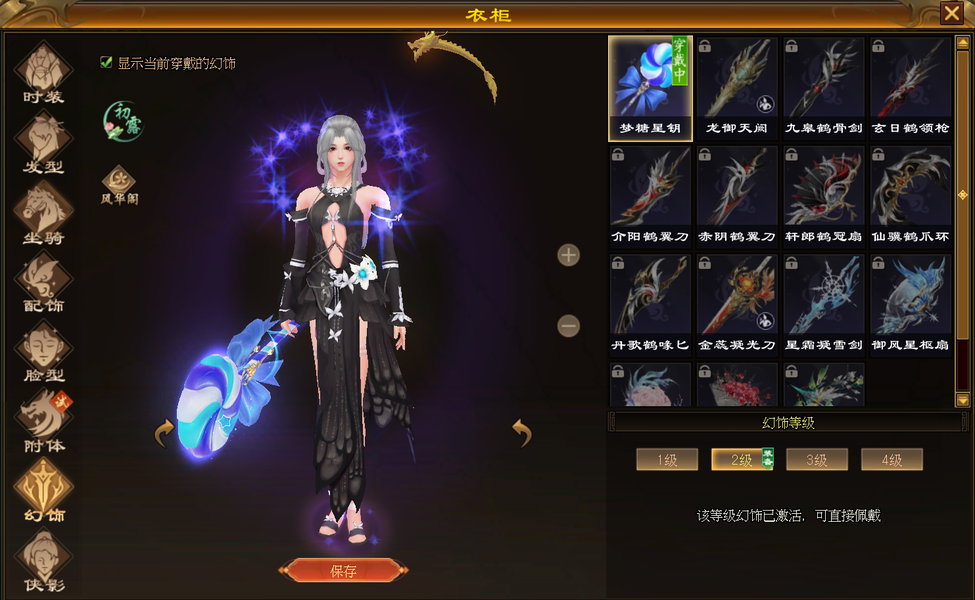The height and width of the screenshot is (600, 975).
Task: Choose the 4级 skin level button
Action: (892, 460)
